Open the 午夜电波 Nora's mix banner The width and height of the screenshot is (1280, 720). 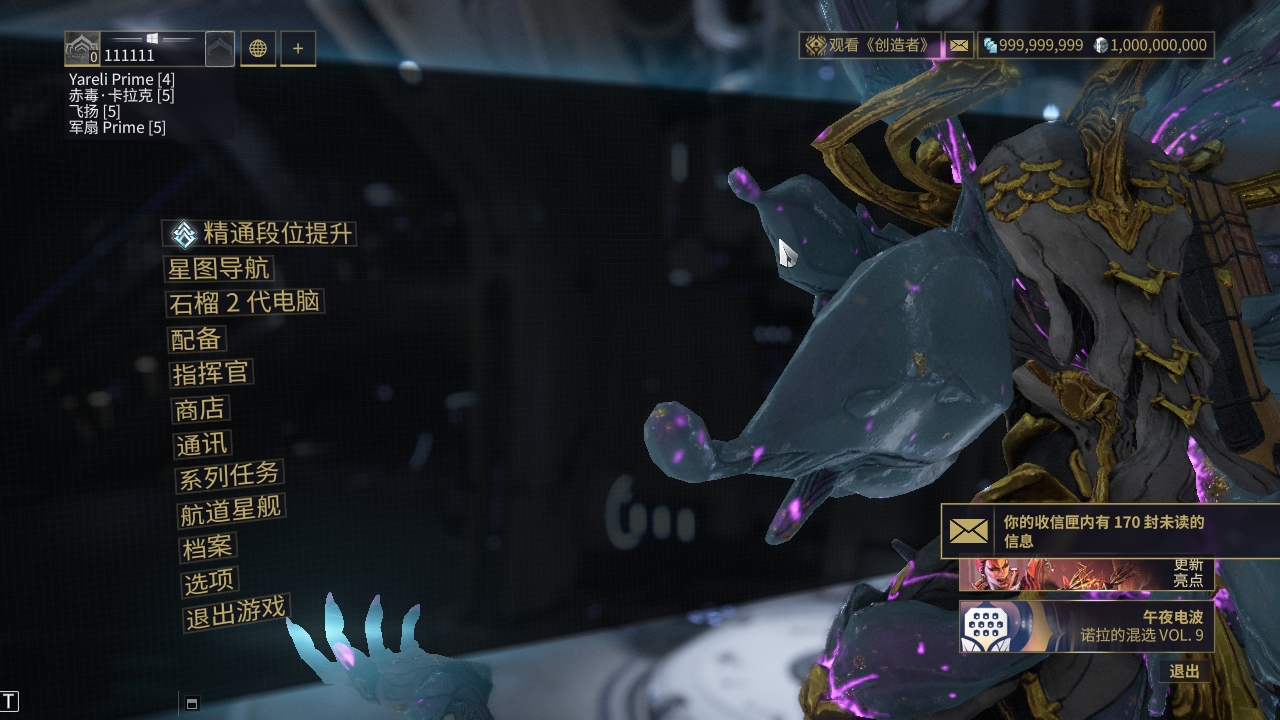[x=1086, y=626]
